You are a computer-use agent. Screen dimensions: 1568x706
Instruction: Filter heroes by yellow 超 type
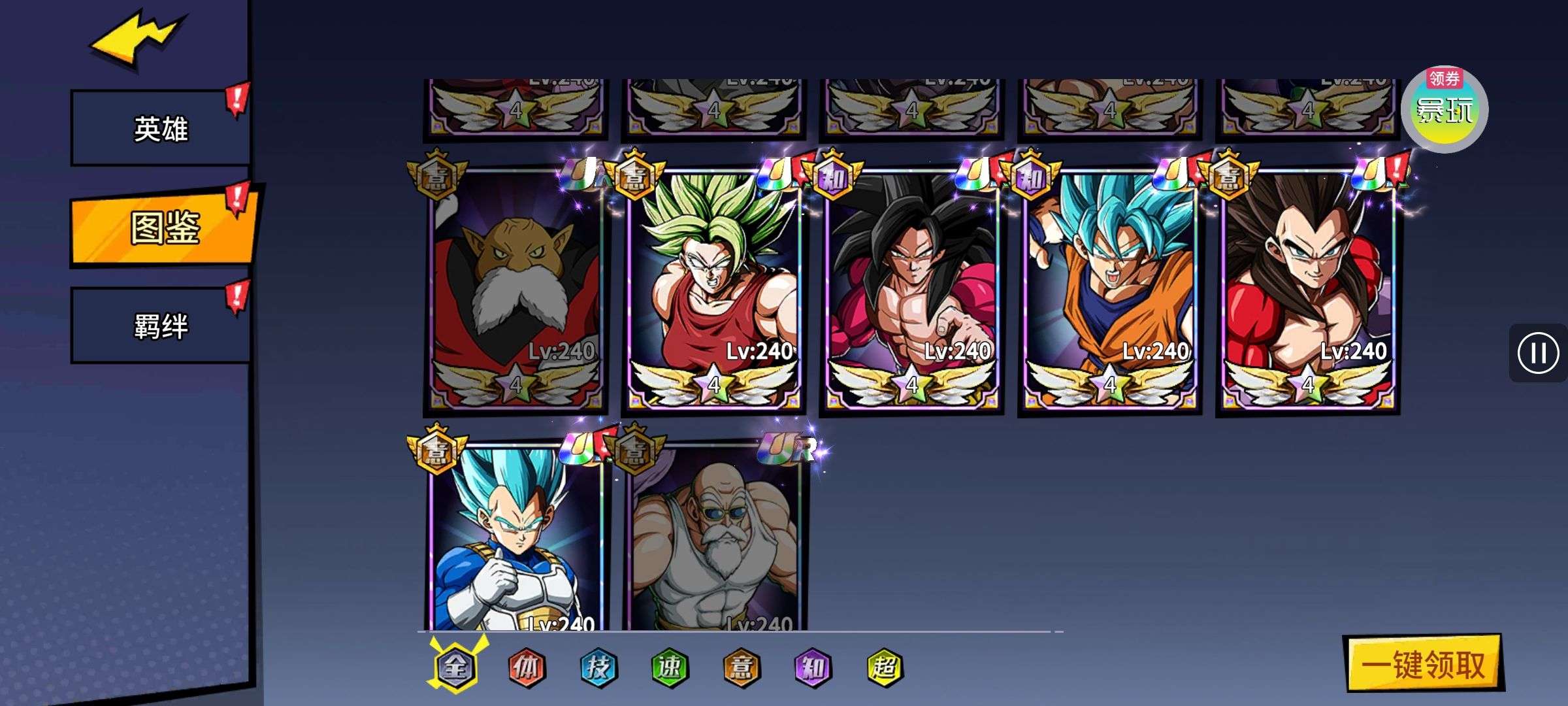pos(884,667)
